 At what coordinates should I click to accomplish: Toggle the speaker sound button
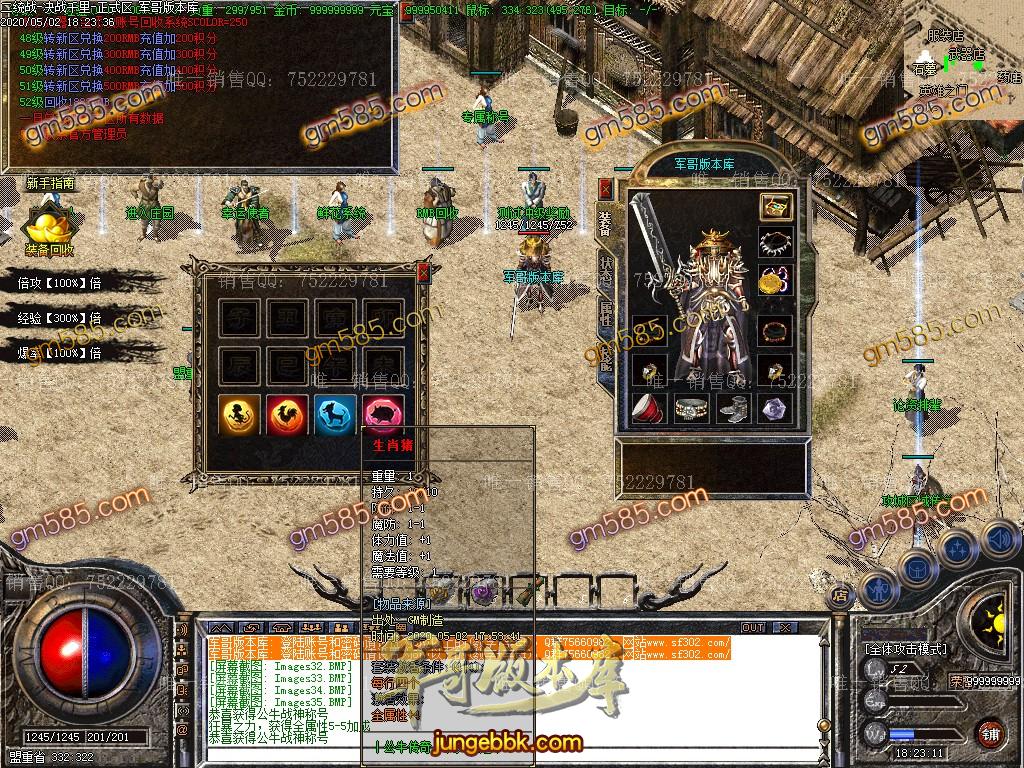point(998,539)
